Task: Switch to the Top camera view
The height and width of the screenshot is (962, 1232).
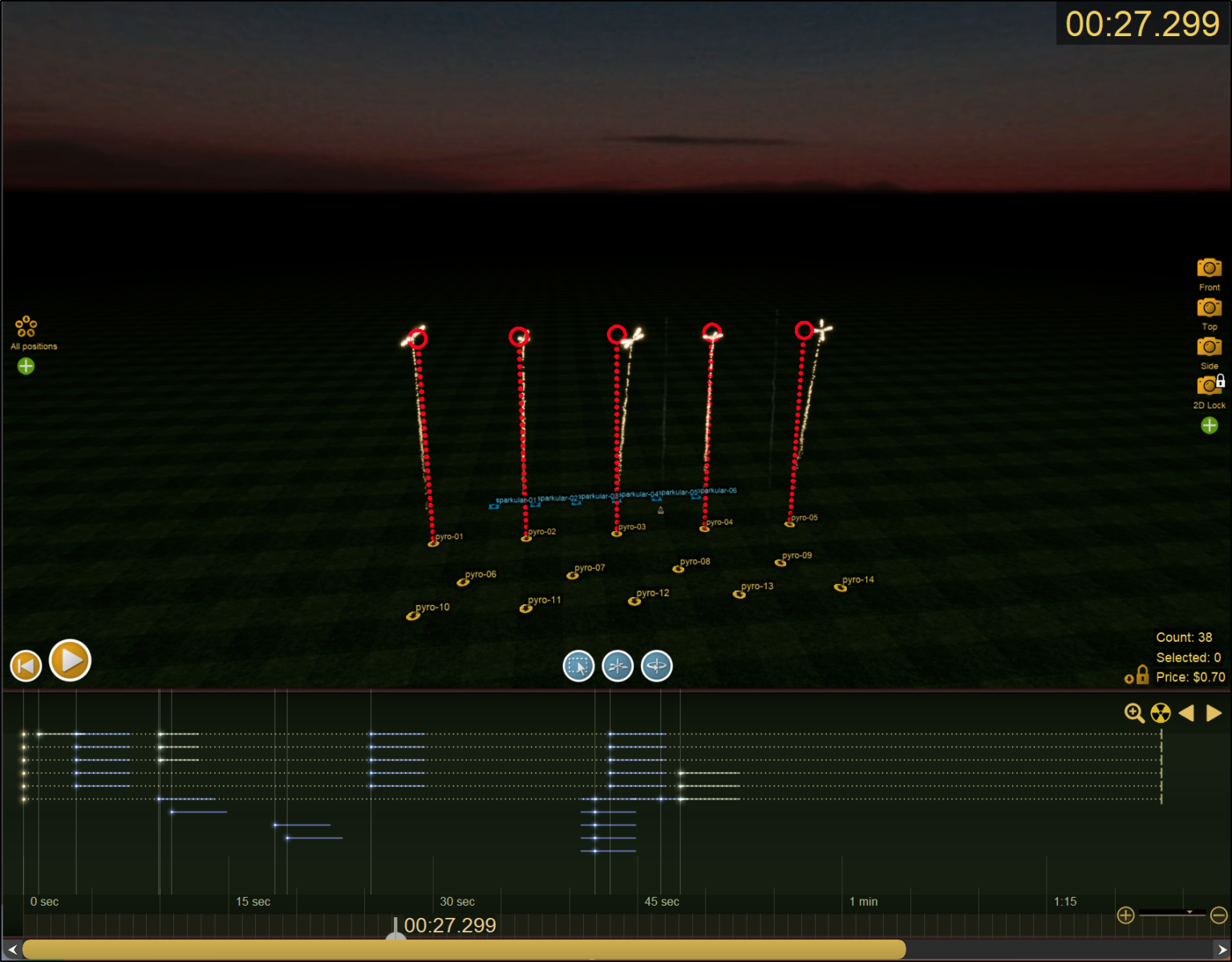Action: 1209,308
